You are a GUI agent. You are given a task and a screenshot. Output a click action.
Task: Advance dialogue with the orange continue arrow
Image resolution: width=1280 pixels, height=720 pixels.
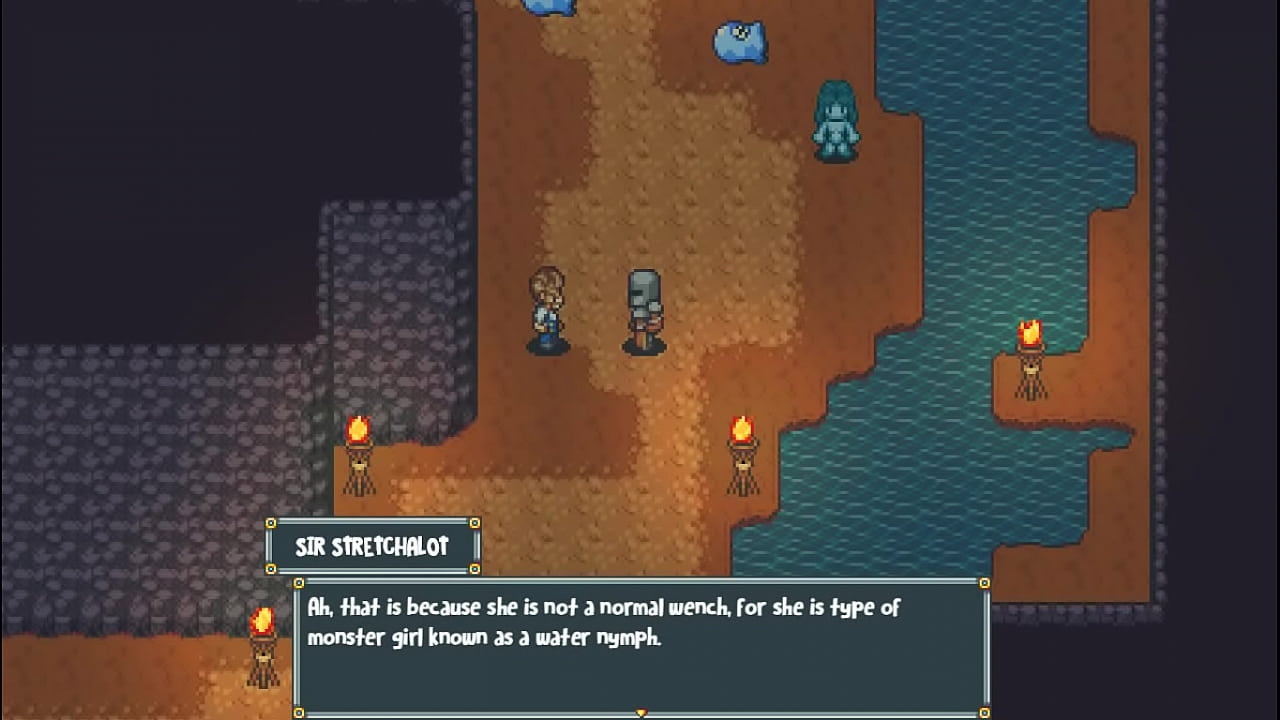[641, 713]
